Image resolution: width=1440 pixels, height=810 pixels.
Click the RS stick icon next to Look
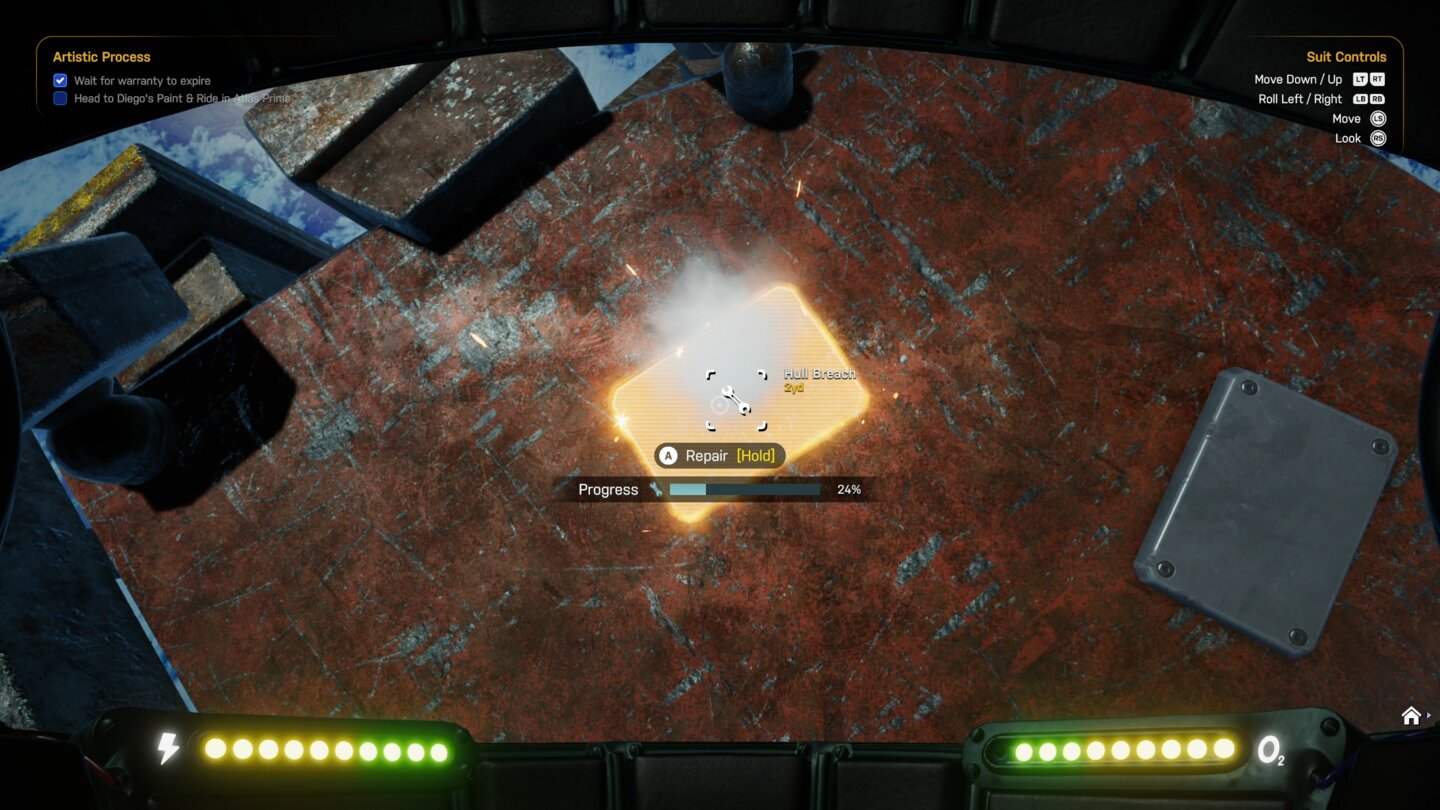(x=1378, y=138)
